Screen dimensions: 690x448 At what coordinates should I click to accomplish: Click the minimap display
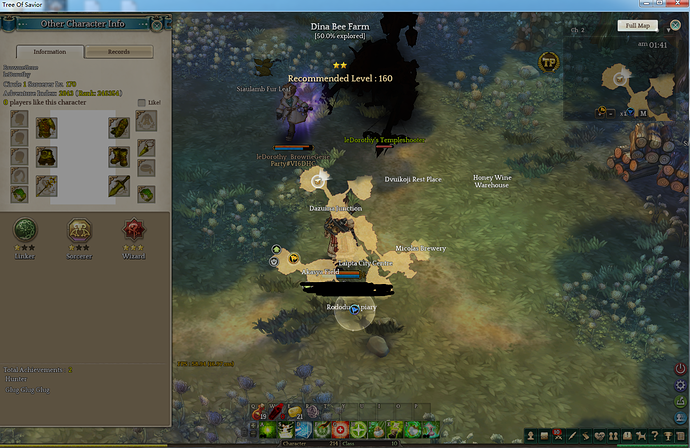tap(625, 78)
